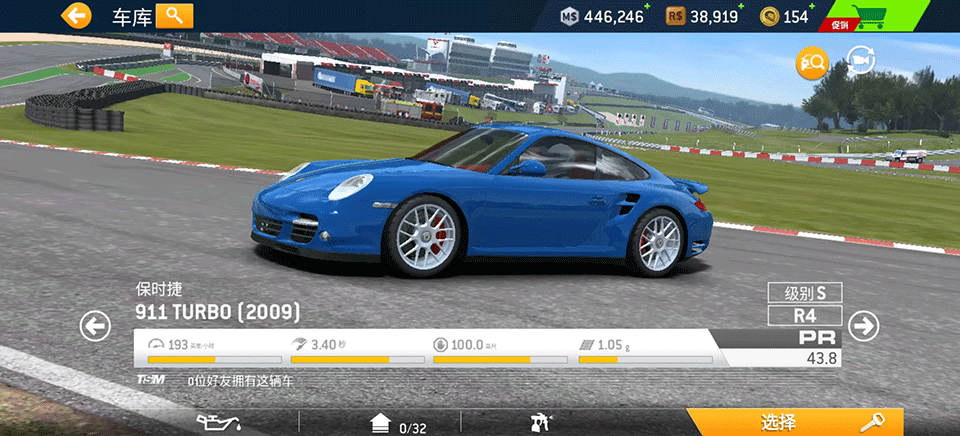Open the spray gun paint customization
The width and height of the screenshot is (960, 436).
(541, 422)
